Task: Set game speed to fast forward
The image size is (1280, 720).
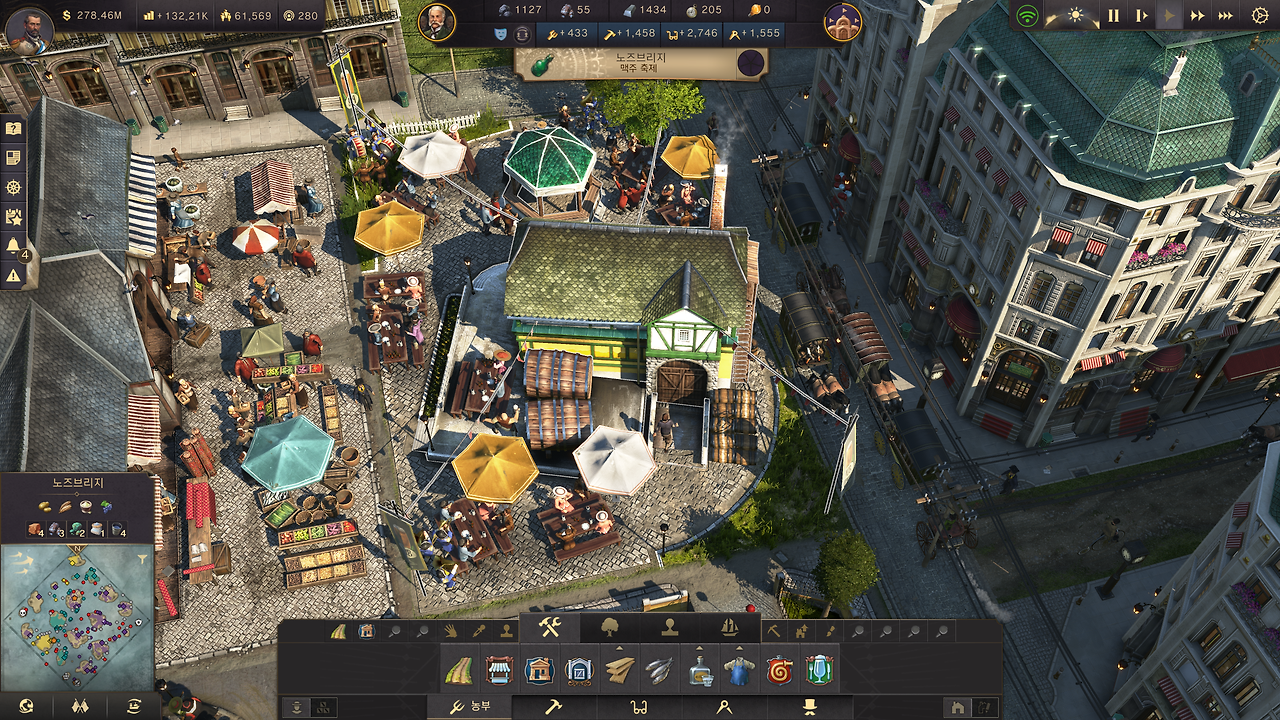Action: pos(1197,15)
